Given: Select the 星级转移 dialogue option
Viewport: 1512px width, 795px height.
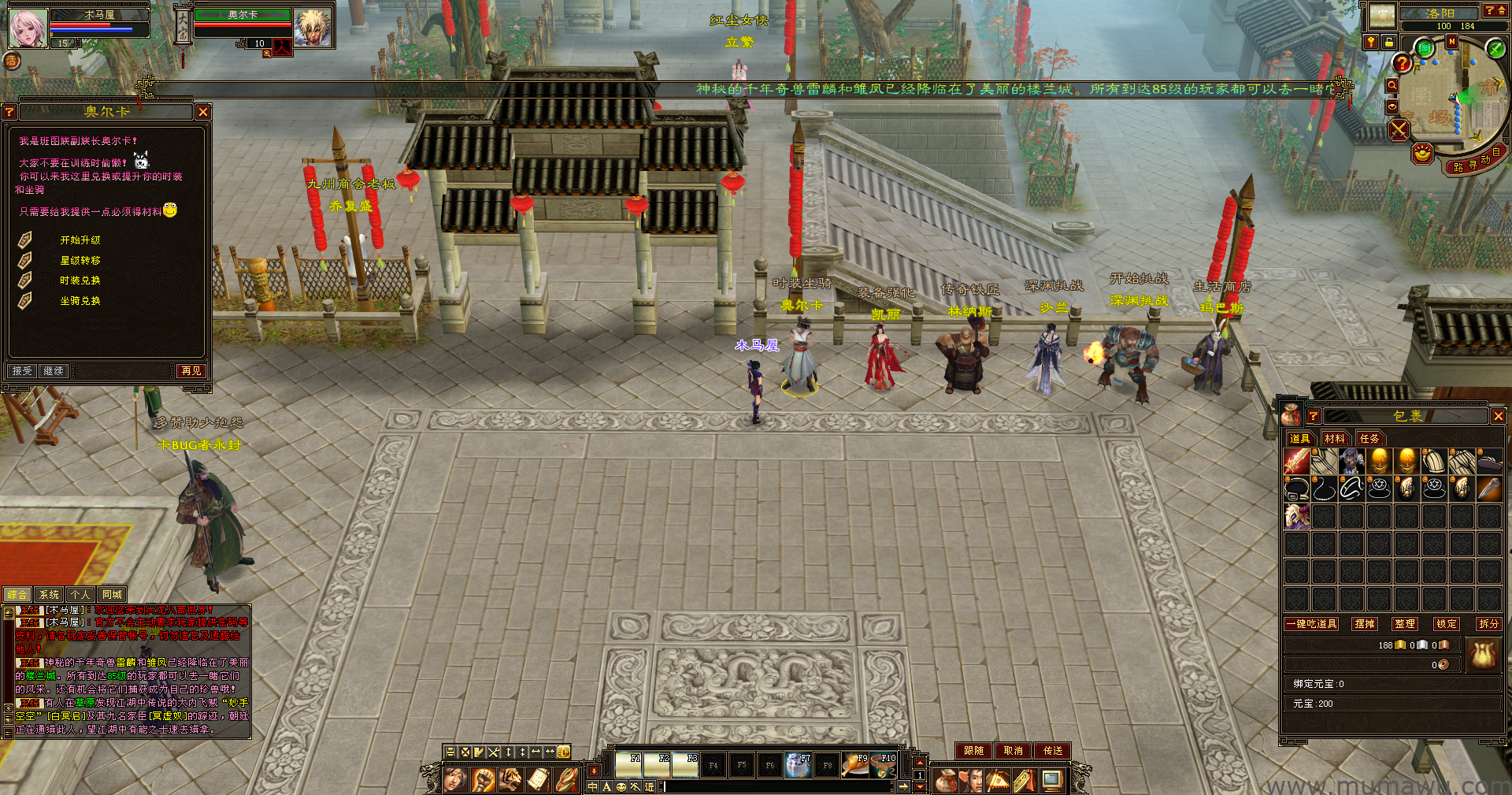Looking at the screenshot, I should point(80,260).
